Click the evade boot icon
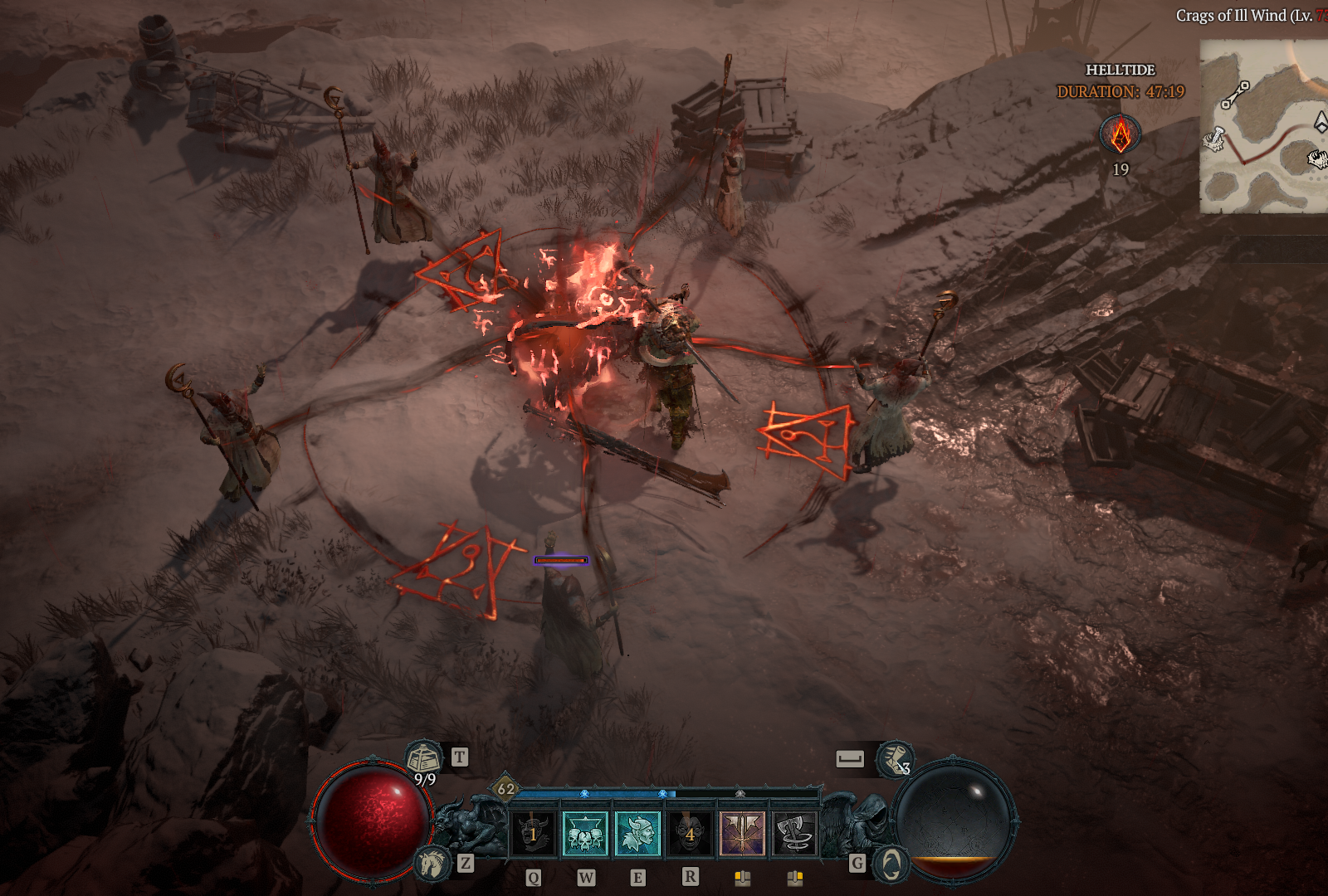The image size is (1328, 896). tap(895, 758)
